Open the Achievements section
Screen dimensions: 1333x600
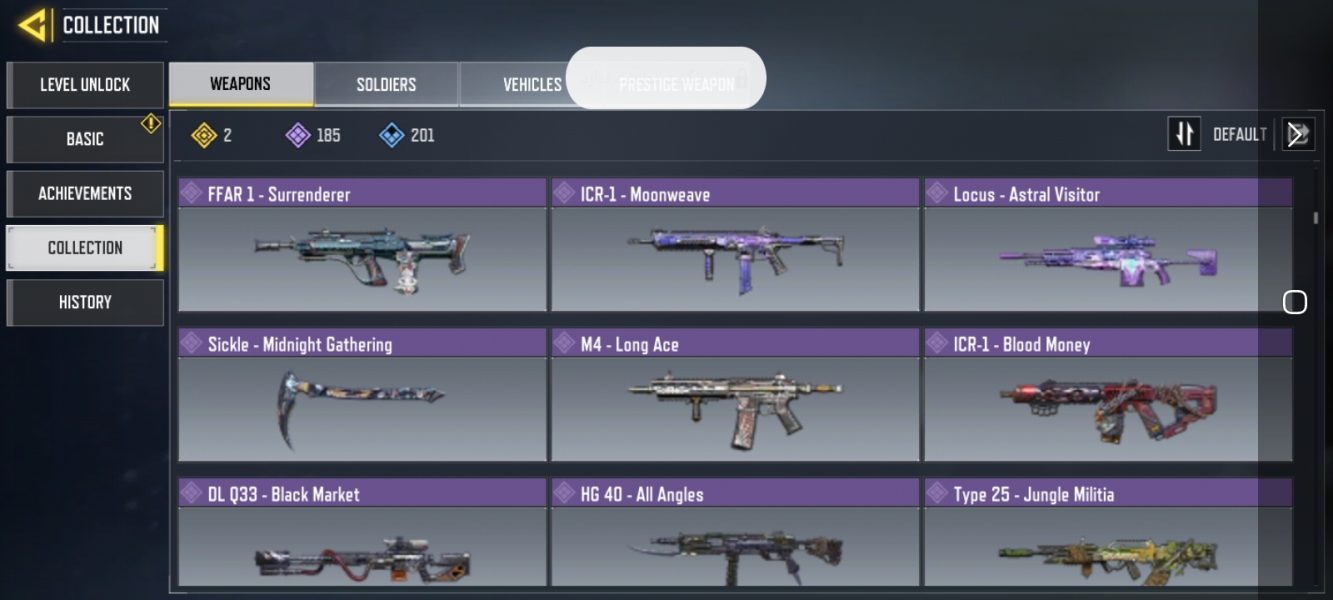point(85,193)
